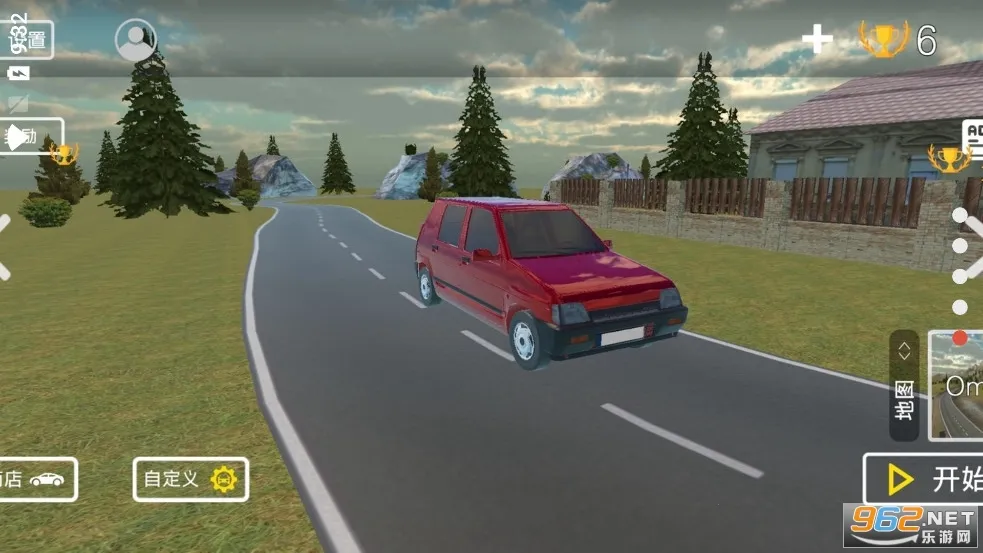Expand the 地图 map selector
This screenshot has height=553, width=983.
click(x=904, y=385)
